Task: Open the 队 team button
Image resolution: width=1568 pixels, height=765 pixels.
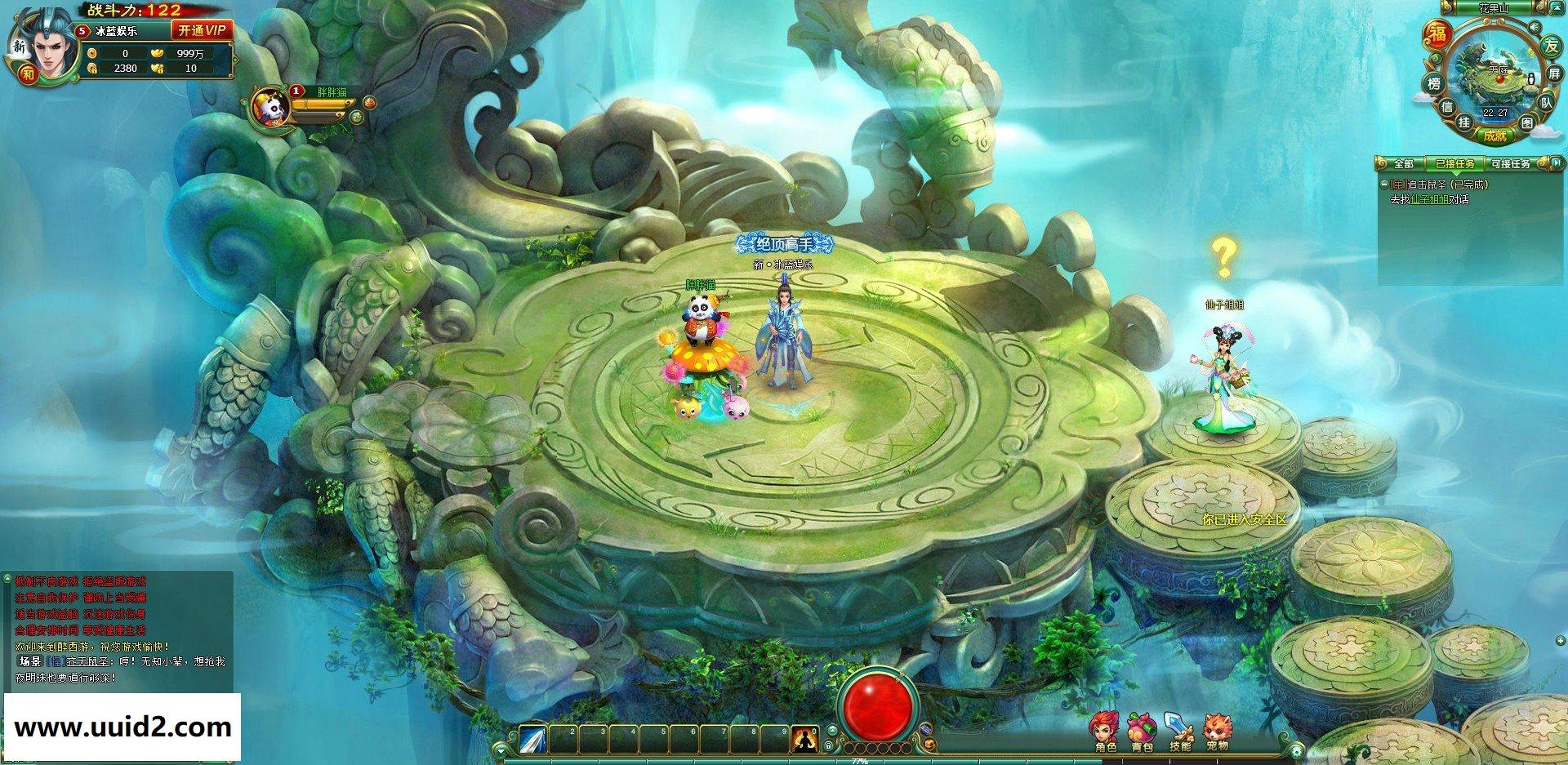Action: tap(1546, 103)
